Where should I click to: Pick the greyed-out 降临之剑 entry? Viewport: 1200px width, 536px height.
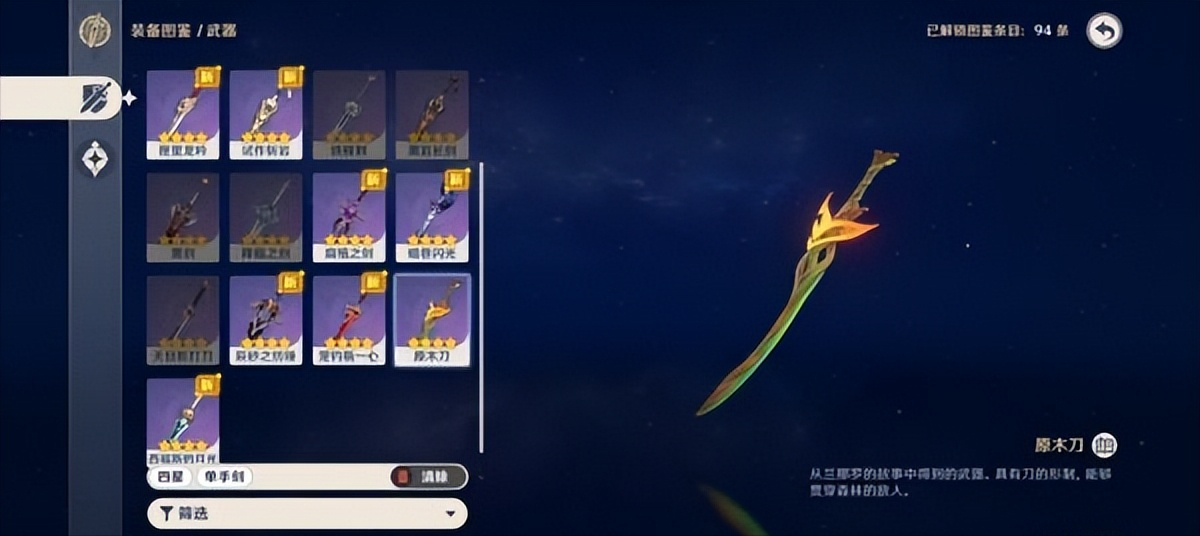266,217
